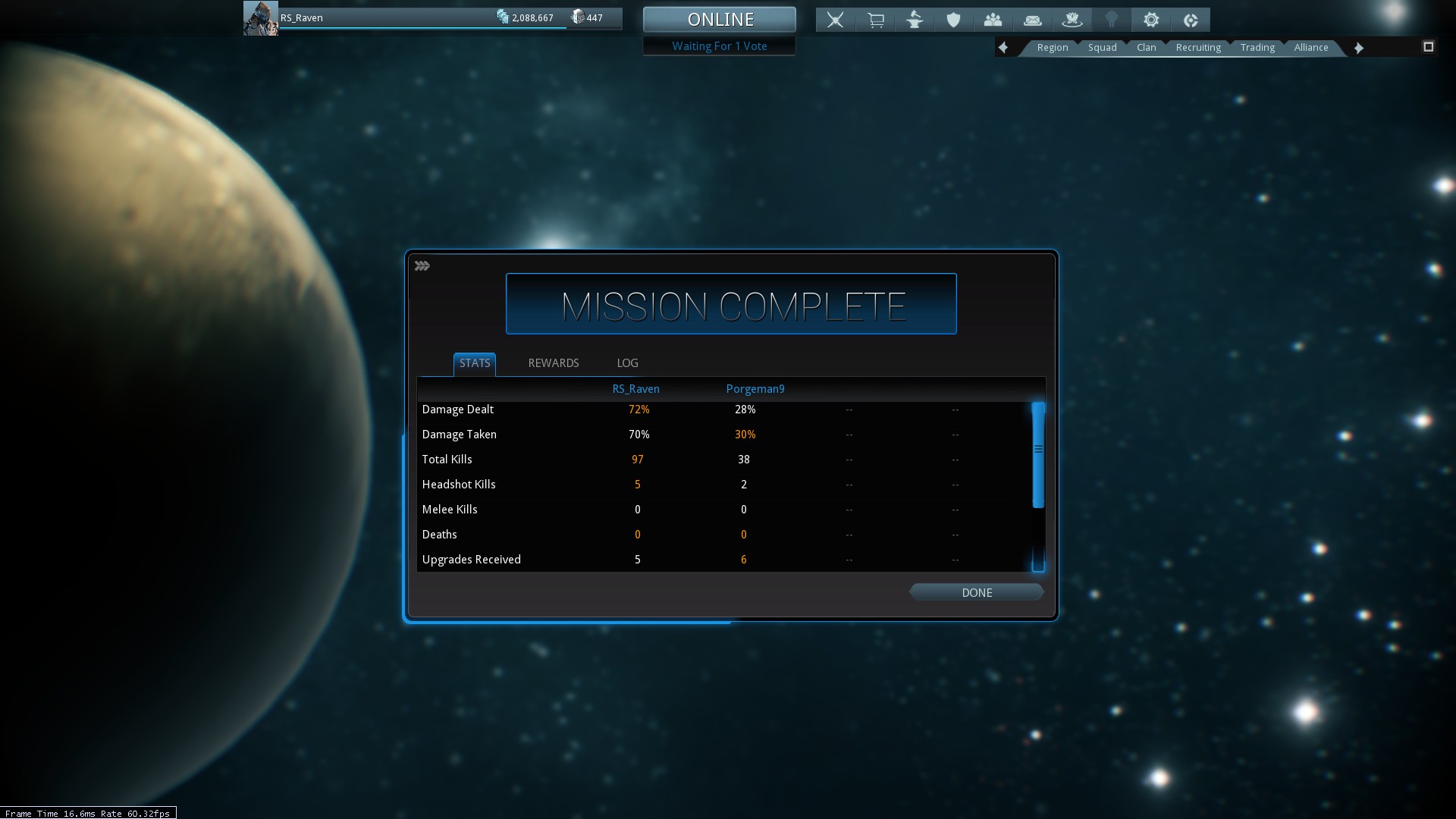Open the inbox envelope icon
The height and width of the screenshot is (819, 1456).
click(1032, 20)
